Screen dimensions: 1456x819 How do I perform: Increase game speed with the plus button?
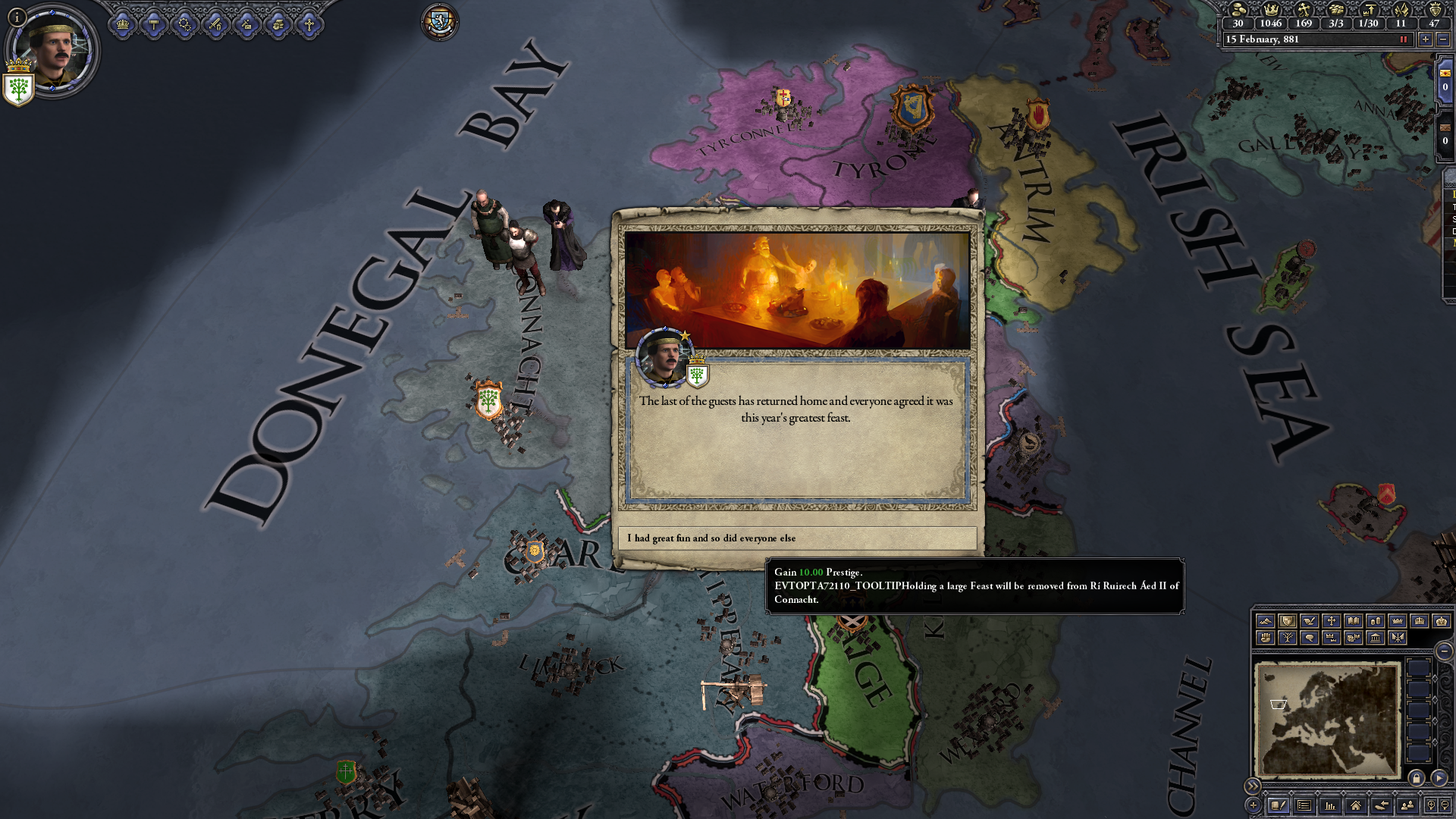click(x=1425, y=39)
